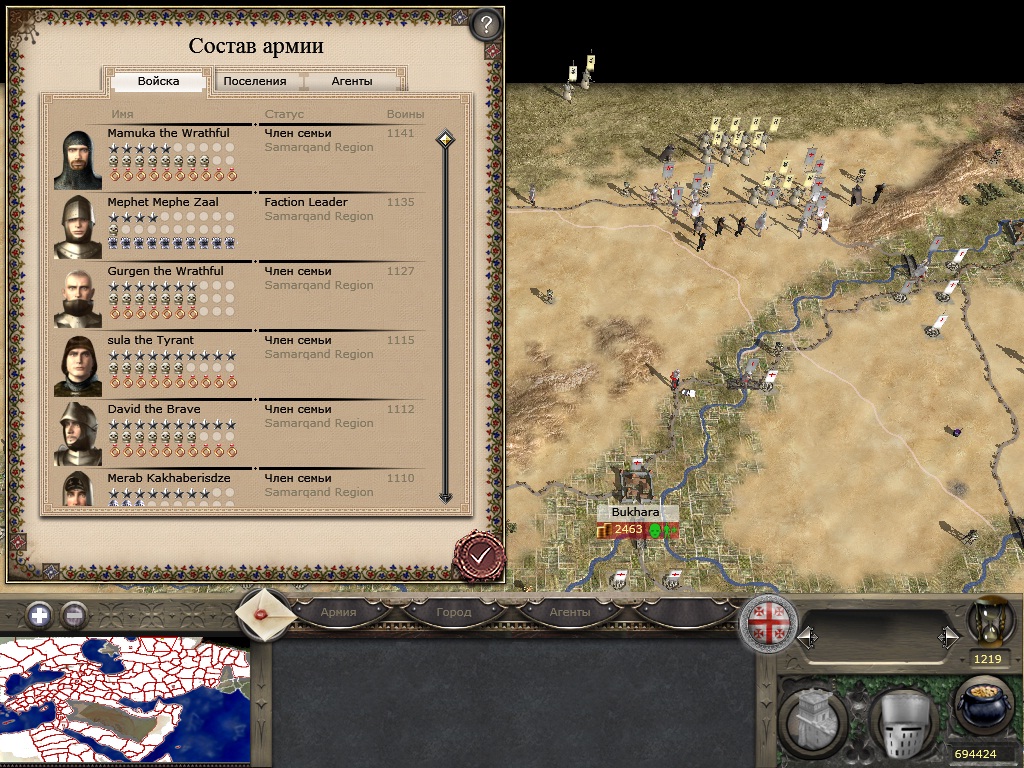
Task: Choose Mephet Mephe Zaal faction leader row
Action: pos(240,226)
